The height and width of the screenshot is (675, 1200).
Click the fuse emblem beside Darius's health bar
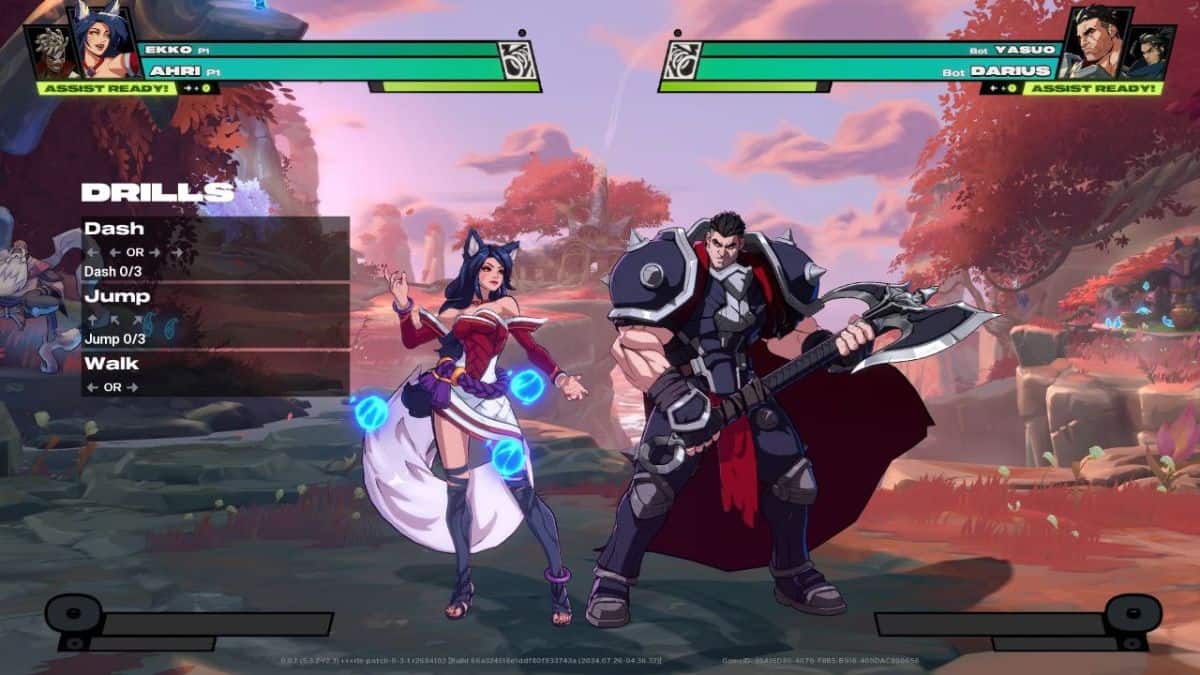coord(679,61)
